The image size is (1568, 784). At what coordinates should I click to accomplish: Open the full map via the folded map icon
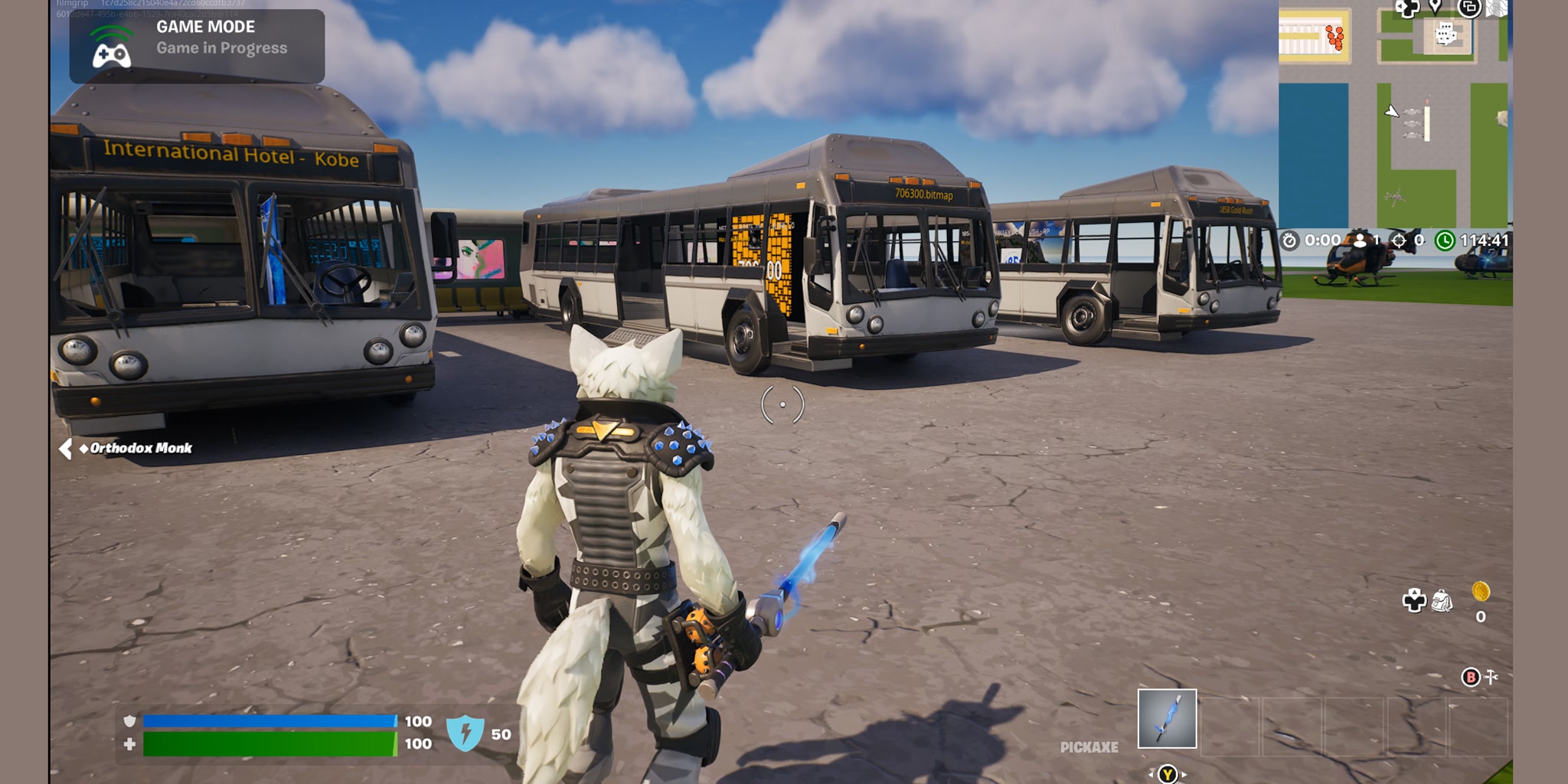[x=1498, y=9]
